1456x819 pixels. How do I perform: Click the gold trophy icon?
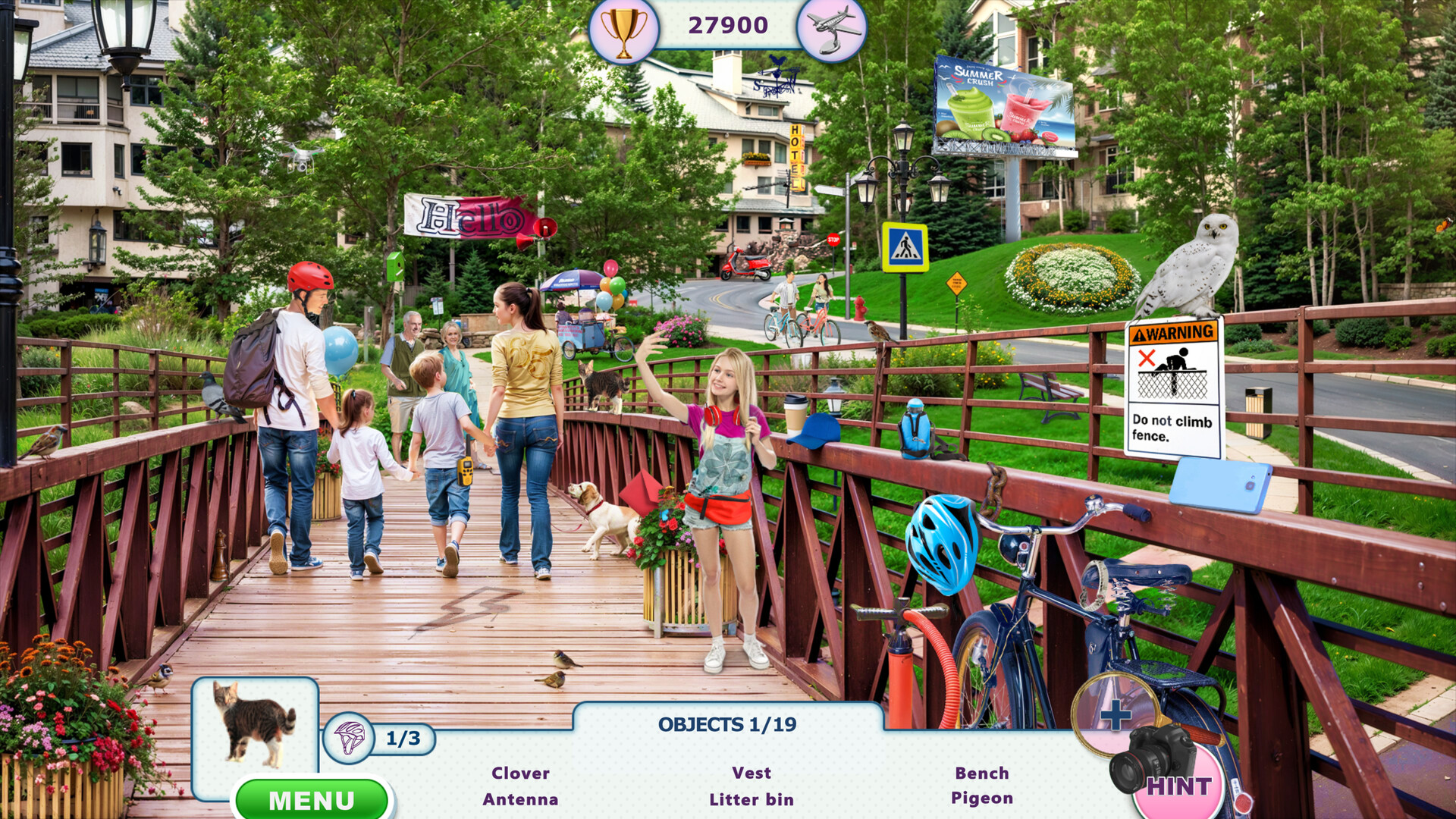coord(623,30)
